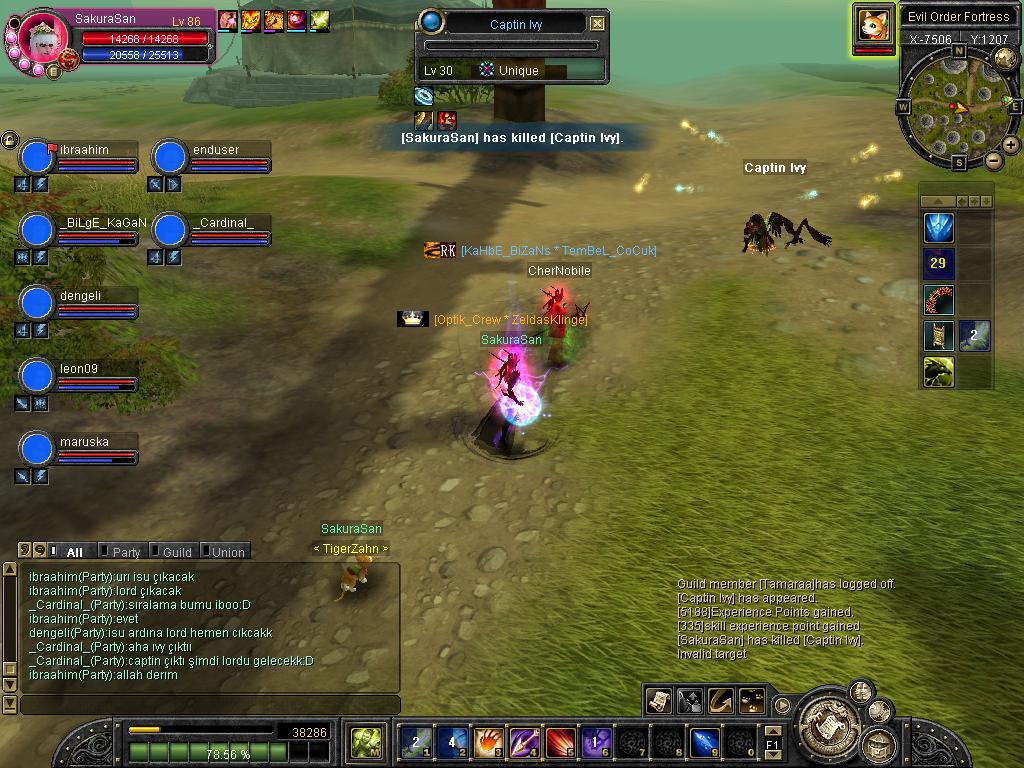
Task: Zoom in the minimap with plus button
Action: click(1011, 145)
